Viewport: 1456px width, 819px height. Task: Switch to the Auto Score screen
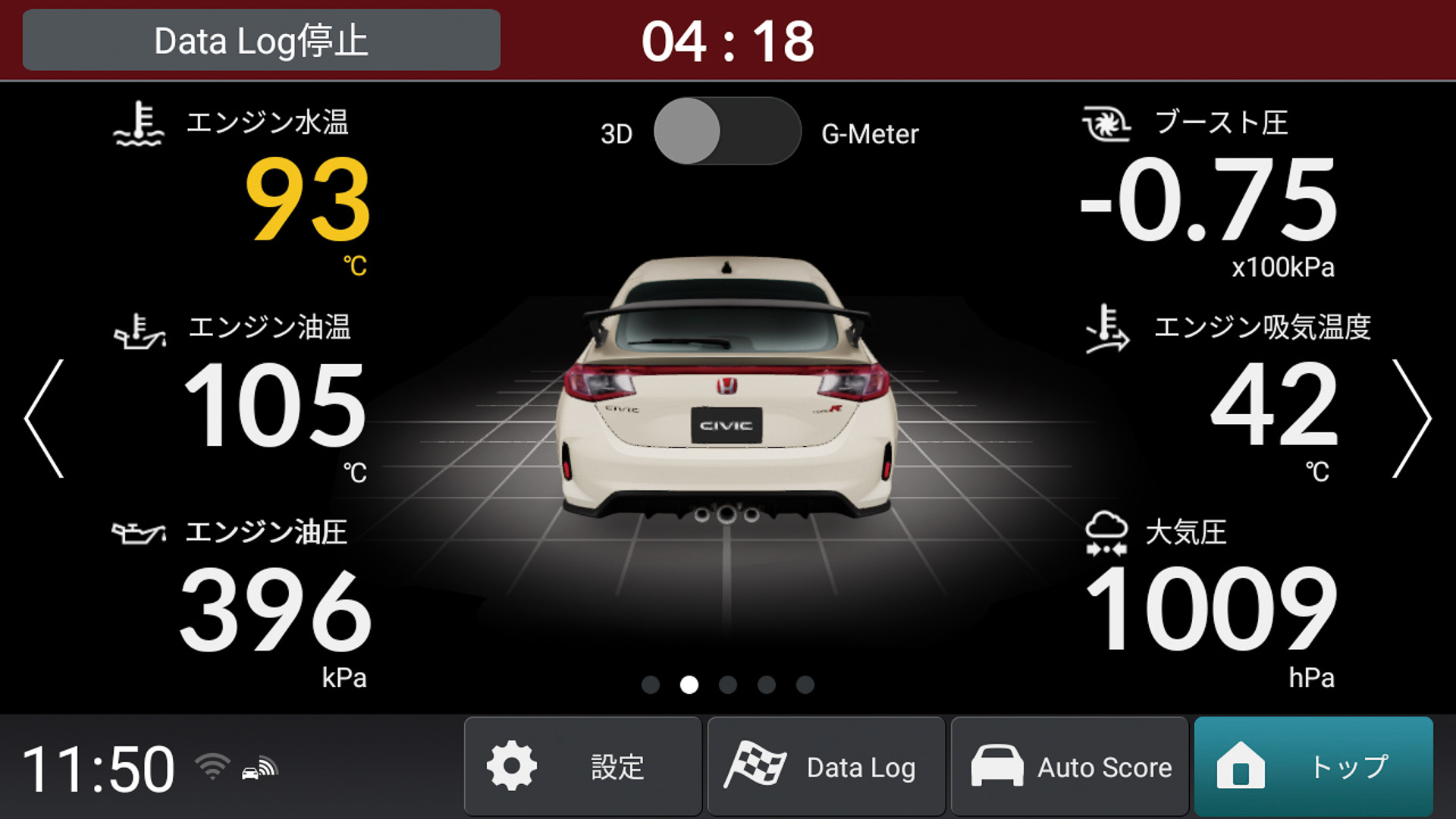pyautogui.click(x=1070, y=766)
